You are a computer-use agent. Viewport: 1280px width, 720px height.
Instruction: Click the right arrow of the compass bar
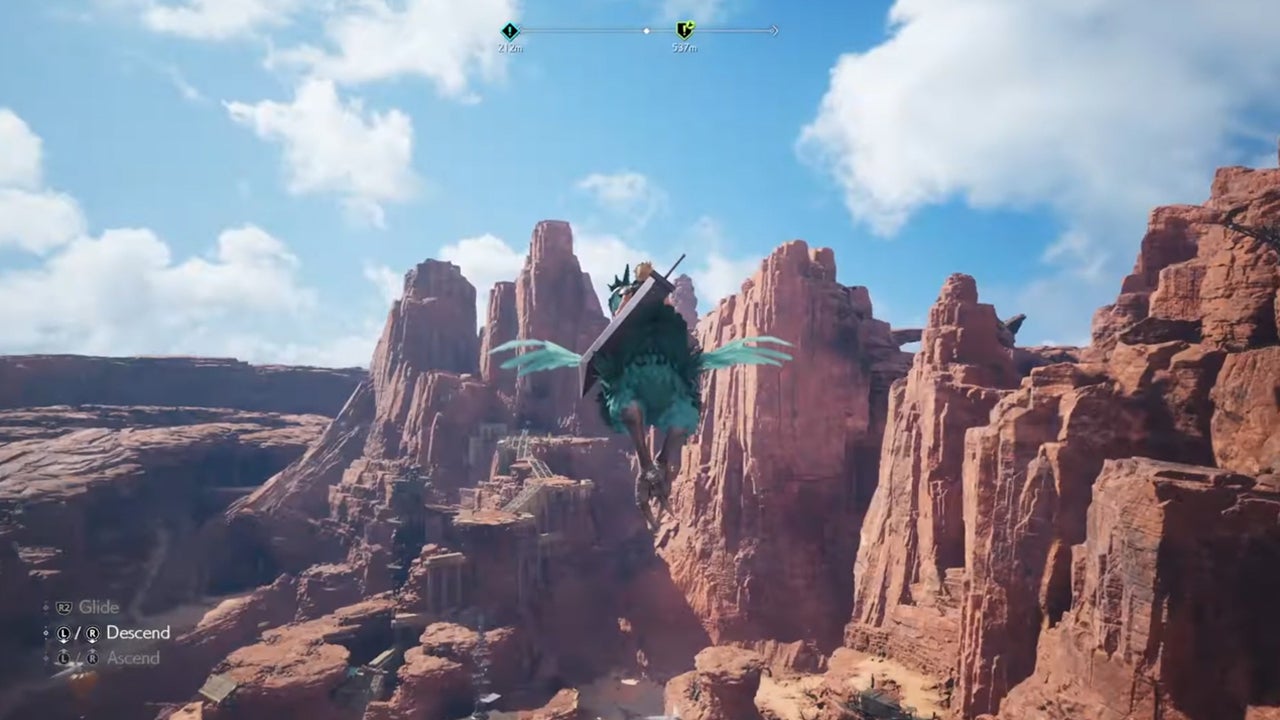(774, 31)
